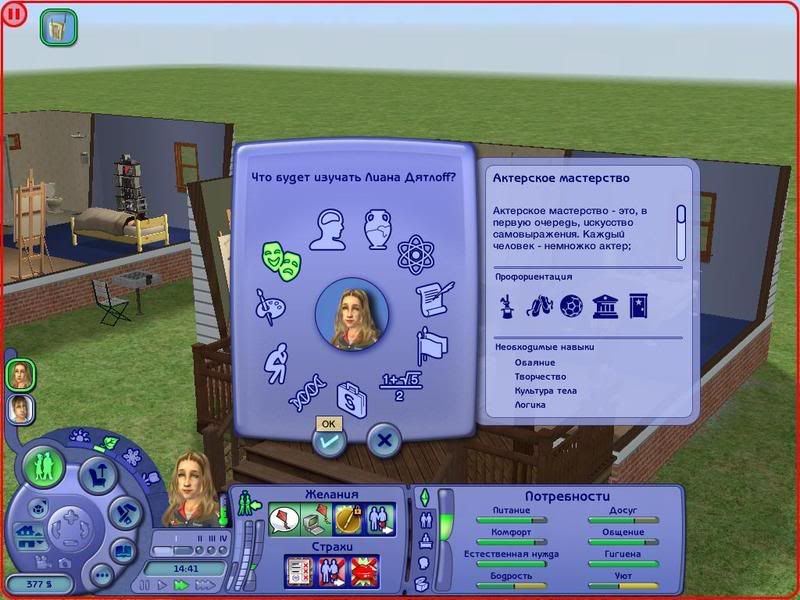Select the active female sim portrait thumbnail
This screenshot has width=800, height=600.
click(x=20, y=375)
